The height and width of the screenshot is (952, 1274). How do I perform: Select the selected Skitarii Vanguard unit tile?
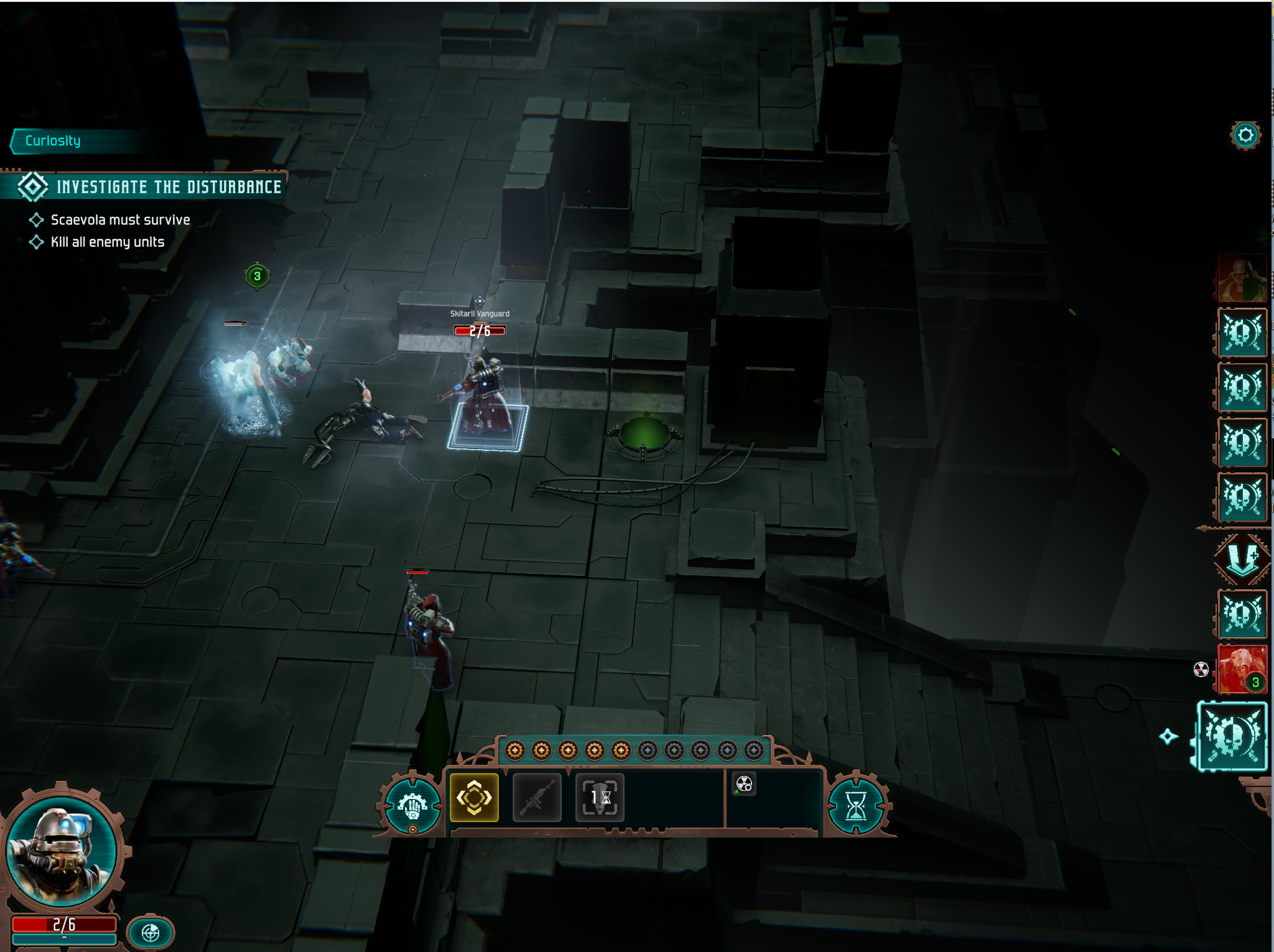[487, 427]
